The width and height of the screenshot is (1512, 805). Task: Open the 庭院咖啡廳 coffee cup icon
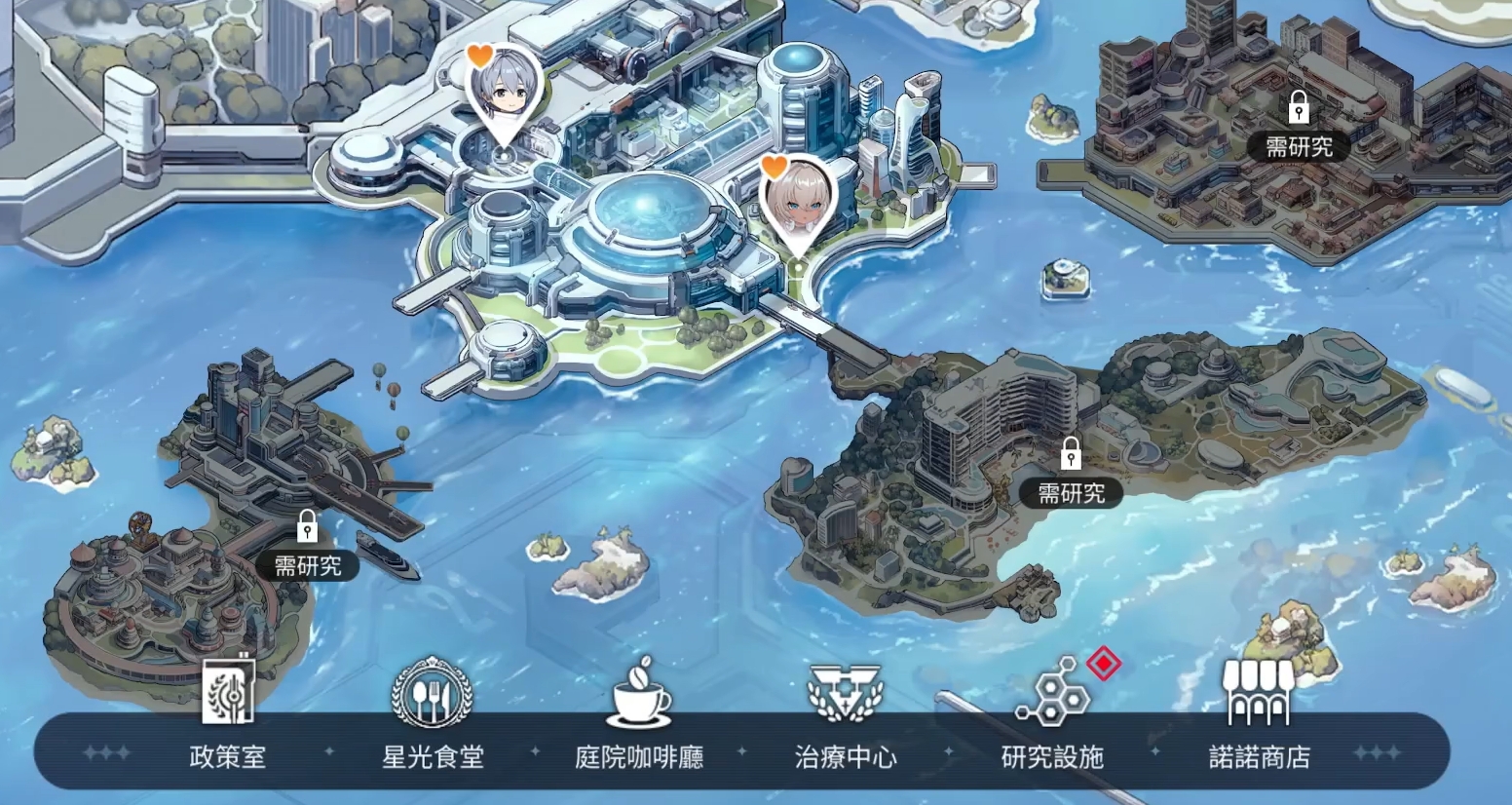(638, 695)
